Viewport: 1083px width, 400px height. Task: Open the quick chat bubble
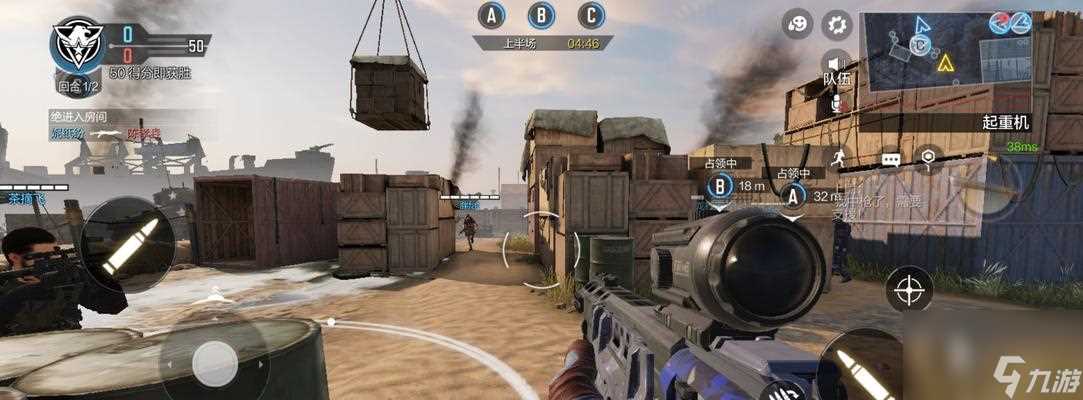(x=890, y=158)
